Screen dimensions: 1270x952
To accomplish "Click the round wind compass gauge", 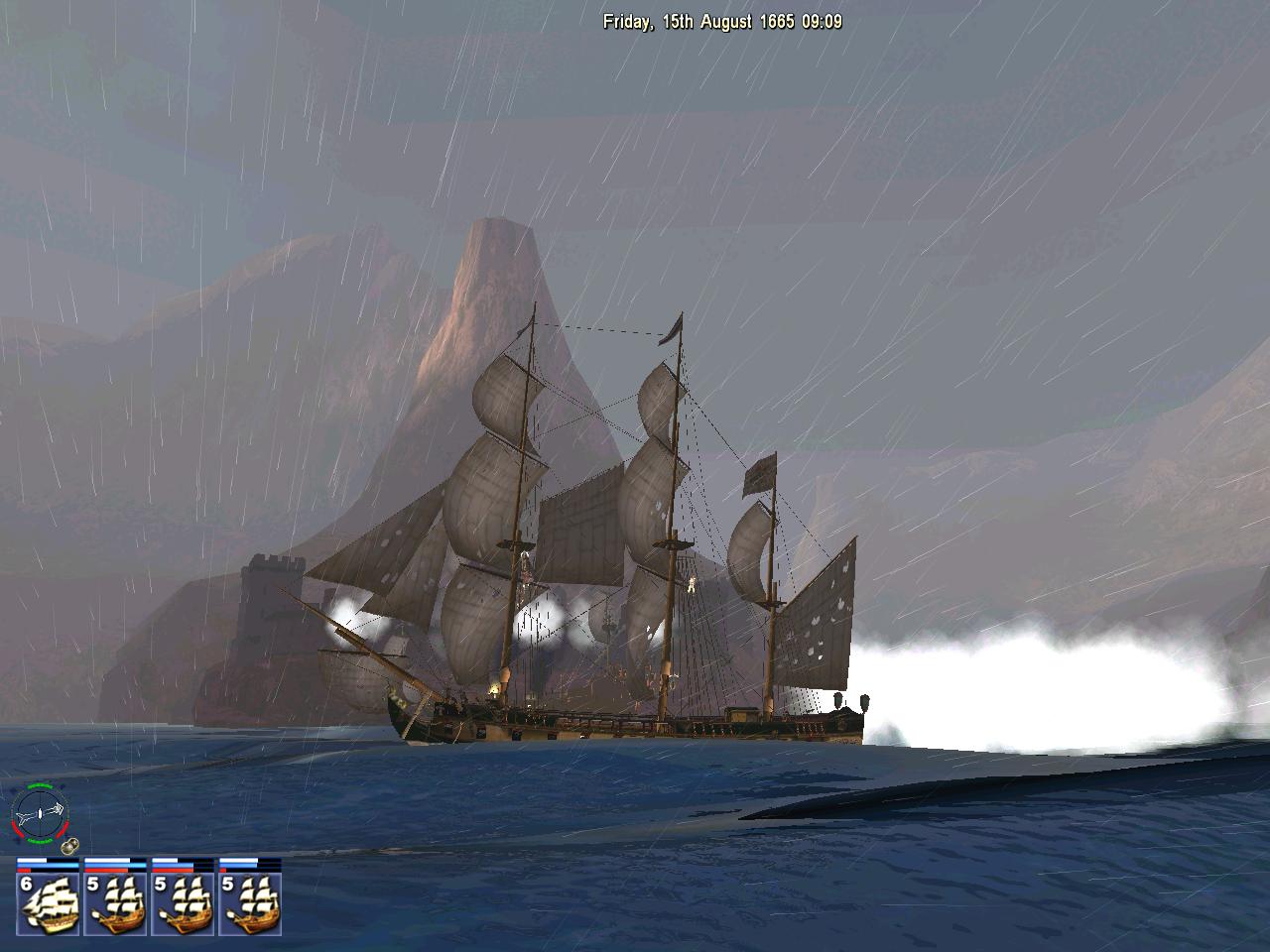I will [39, 812].
